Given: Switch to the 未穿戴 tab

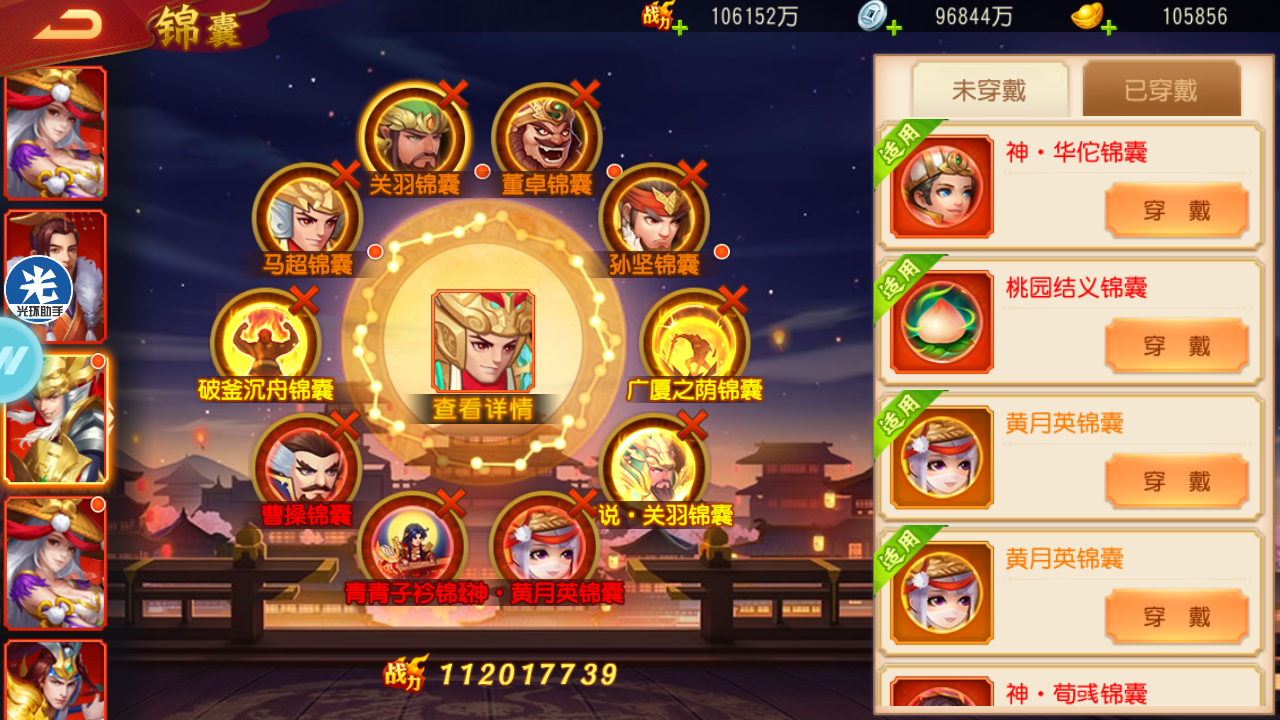Looking at the screenshot, I should point(989,90).
